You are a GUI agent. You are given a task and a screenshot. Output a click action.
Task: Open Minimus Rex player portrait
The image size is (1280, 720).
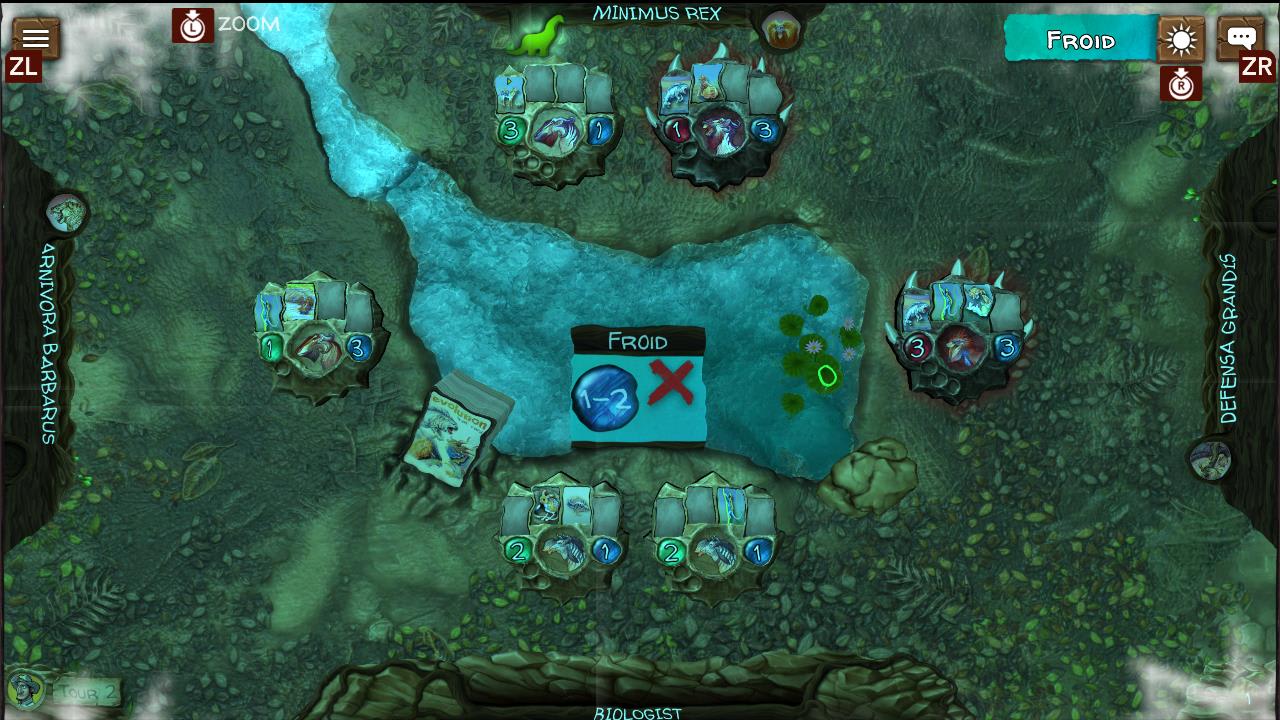click(780, 31)
